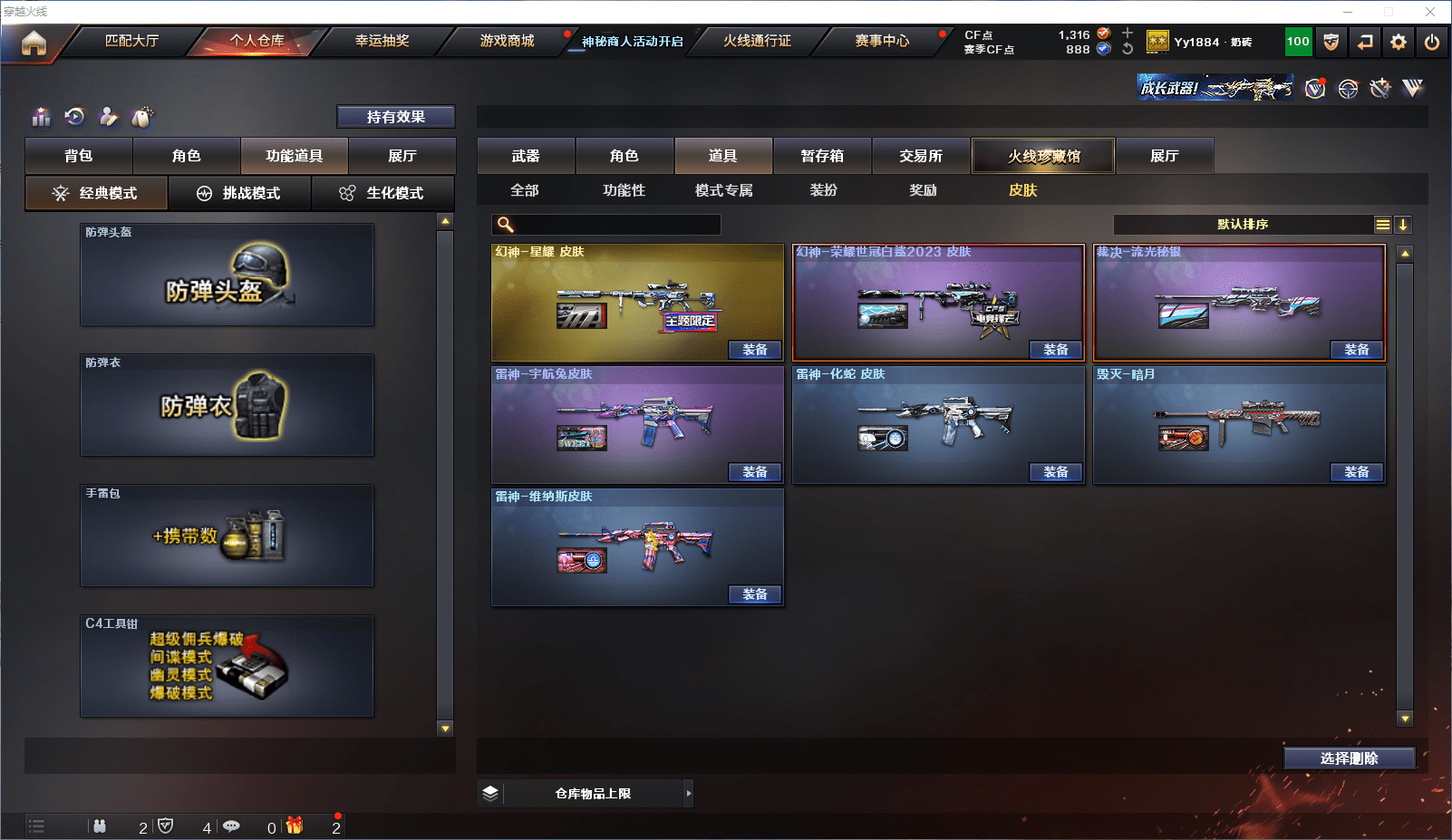Click the home icon
This screenshot has width=1452, height=840.
click(34, 43)
